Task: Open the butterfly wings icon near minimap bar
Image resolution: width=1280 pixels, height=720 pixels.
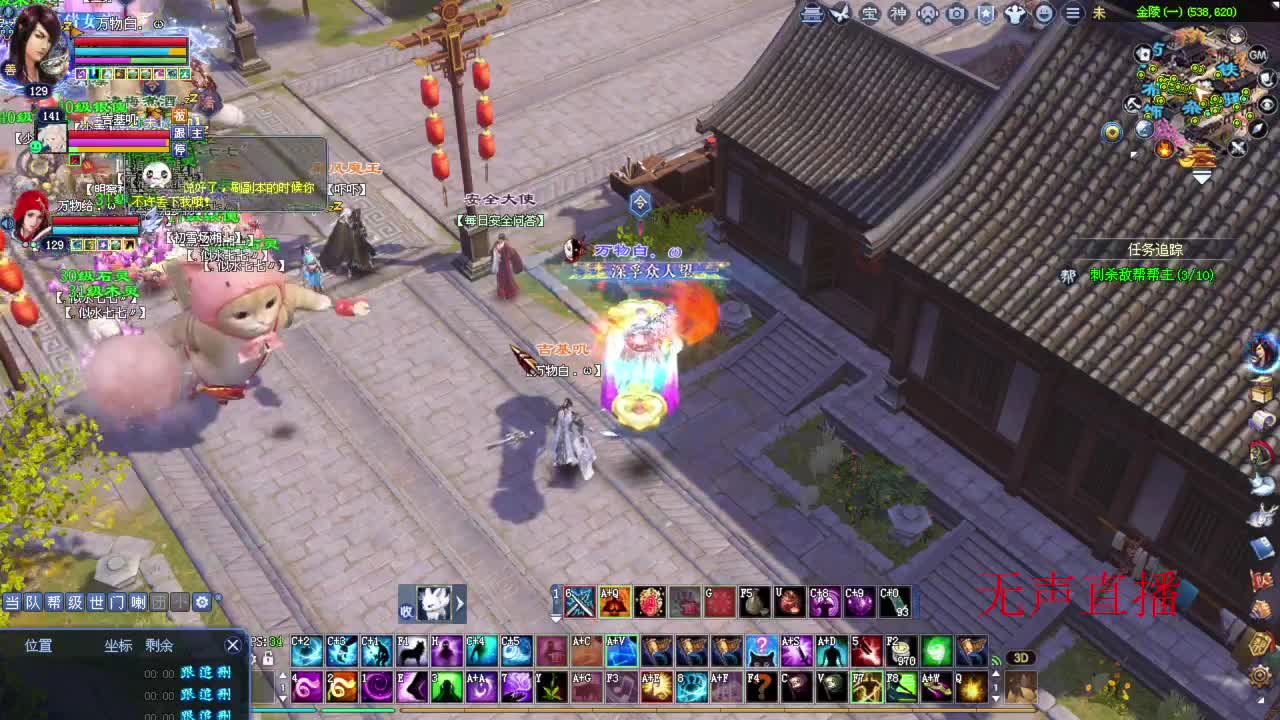Action: point(840,15)
